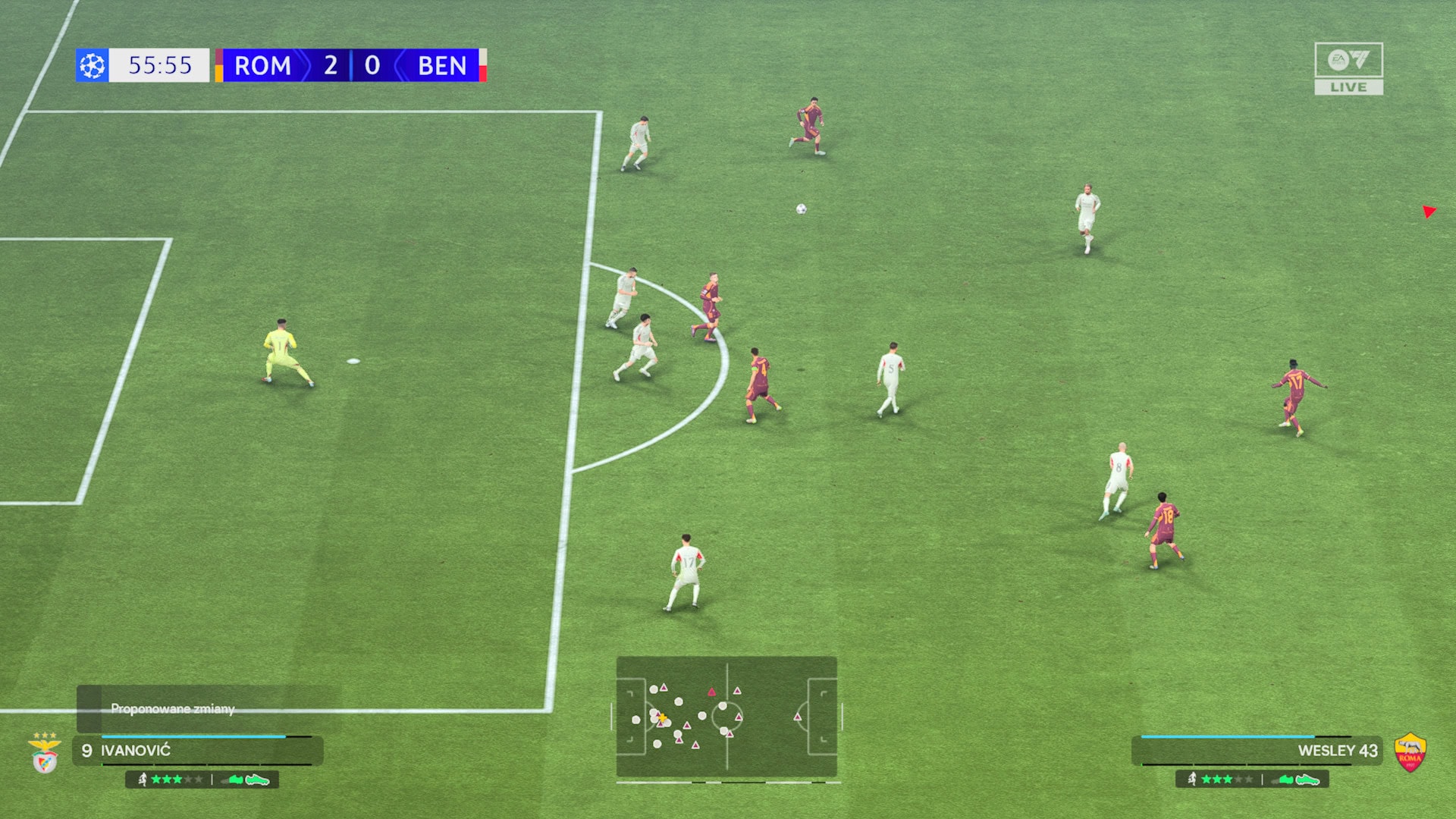Select the Ivanović player name panel
Viewport: 1456px width, 819px height.
[x=197, y=751]
